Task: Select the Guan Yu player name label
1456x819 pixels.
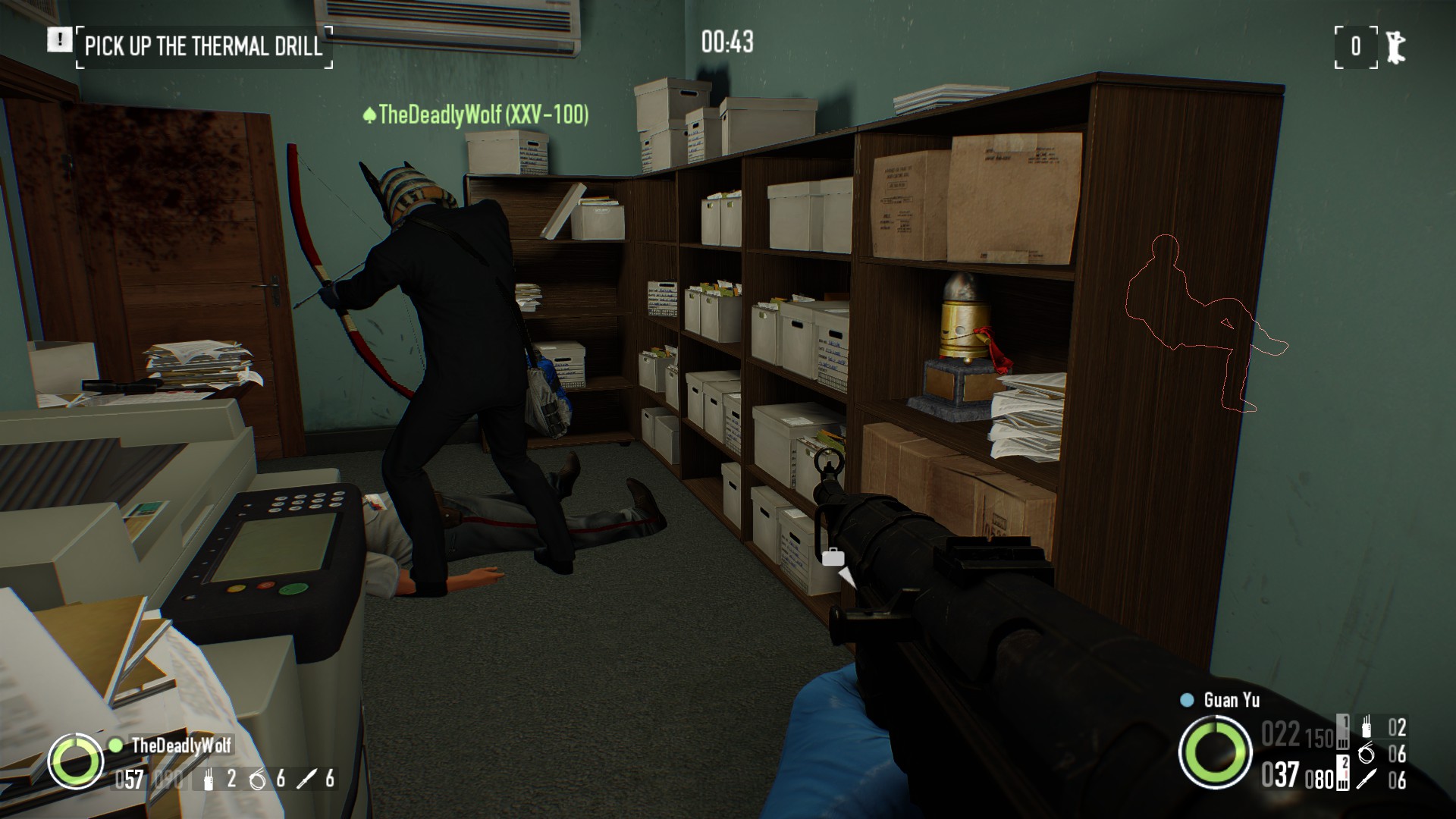Action: (1232, 700)
